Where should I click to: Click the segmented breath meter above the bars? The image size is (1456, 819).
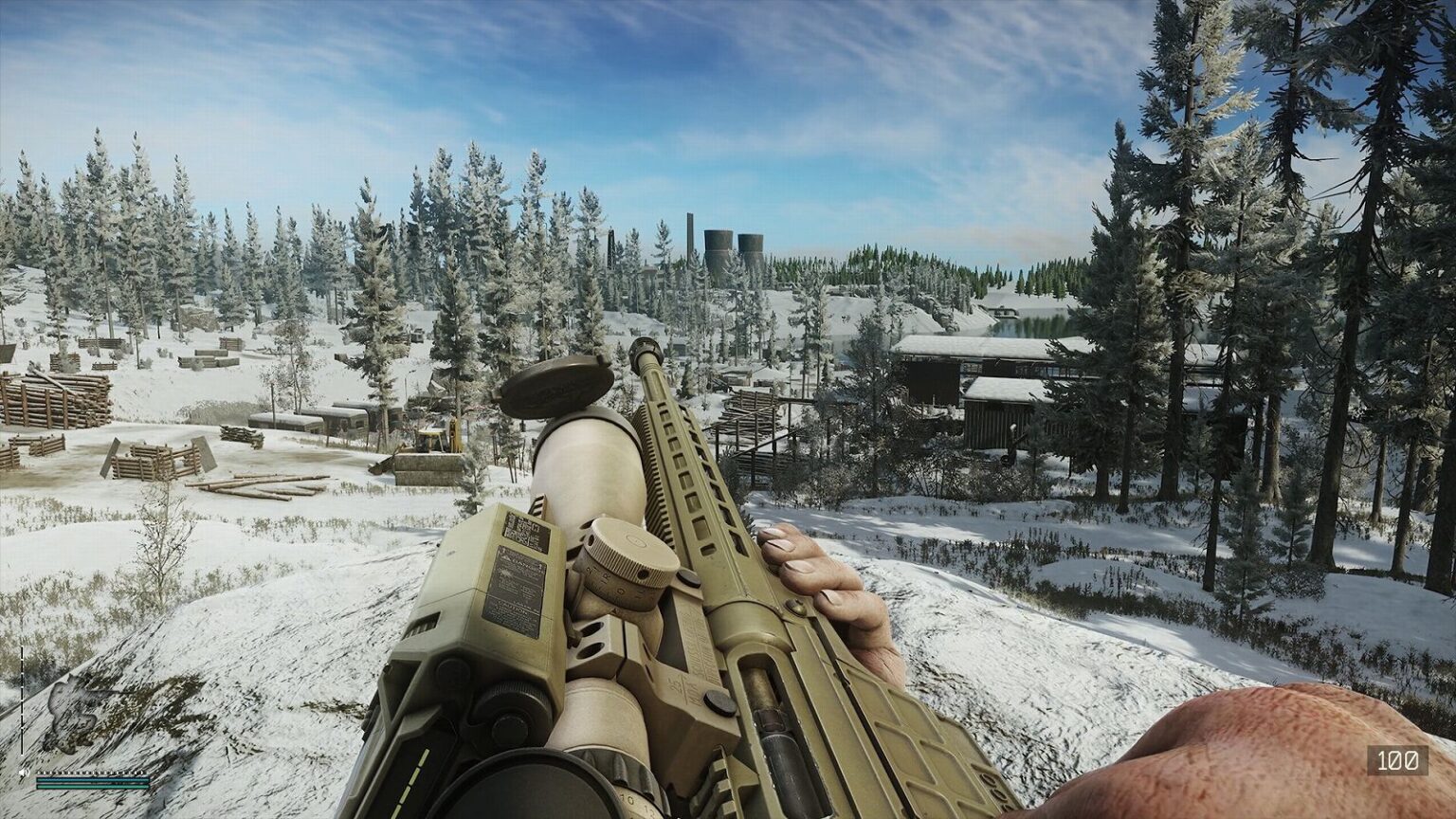click(x=90, y=773)
